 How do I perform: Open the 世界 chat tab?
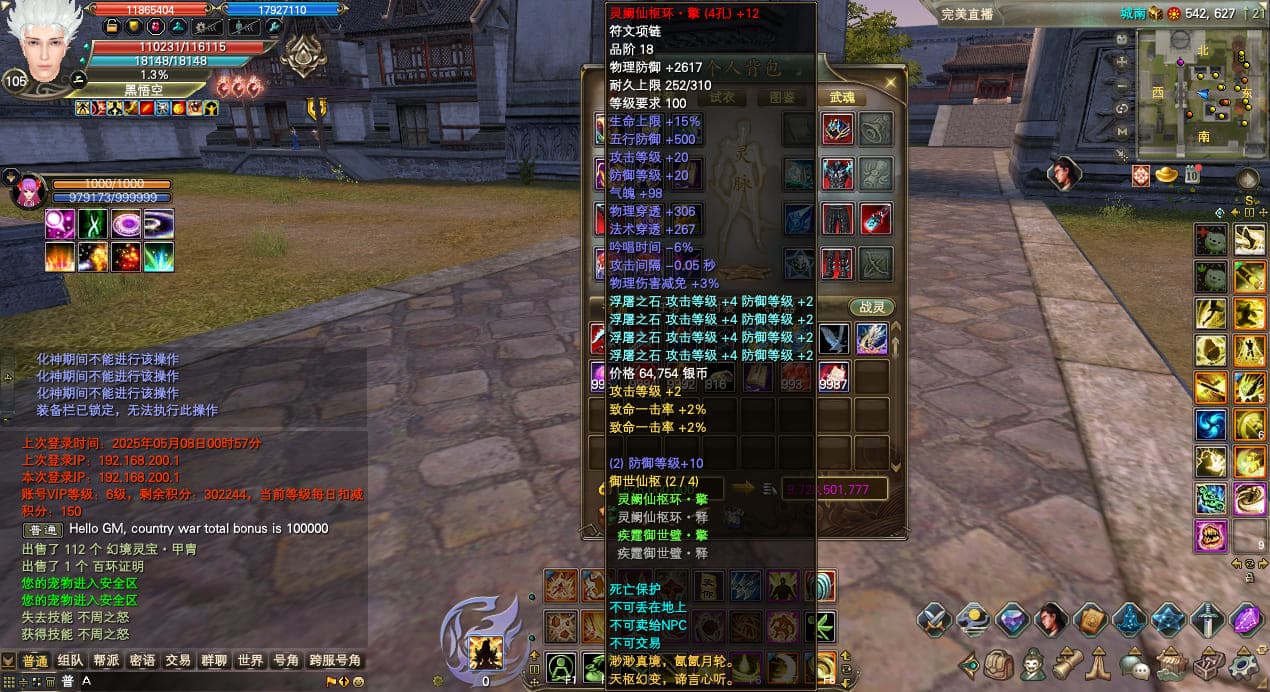[250, 661]
